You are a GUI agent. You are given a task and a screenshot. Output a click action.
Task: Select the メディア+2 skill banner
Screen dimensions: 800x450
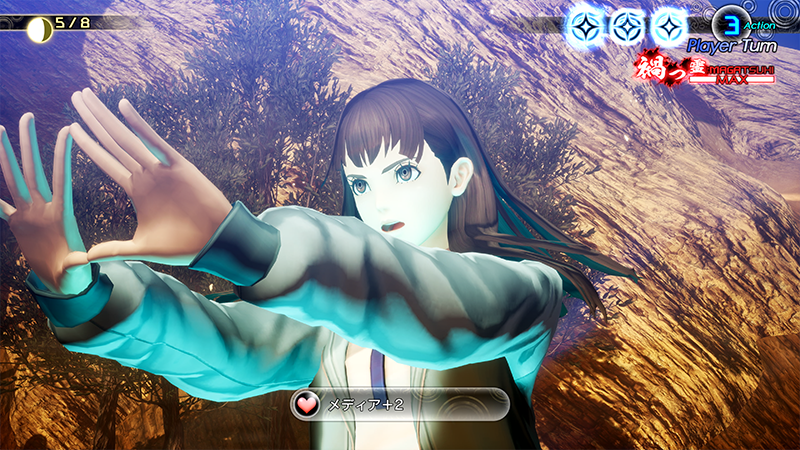pos(399,404)
